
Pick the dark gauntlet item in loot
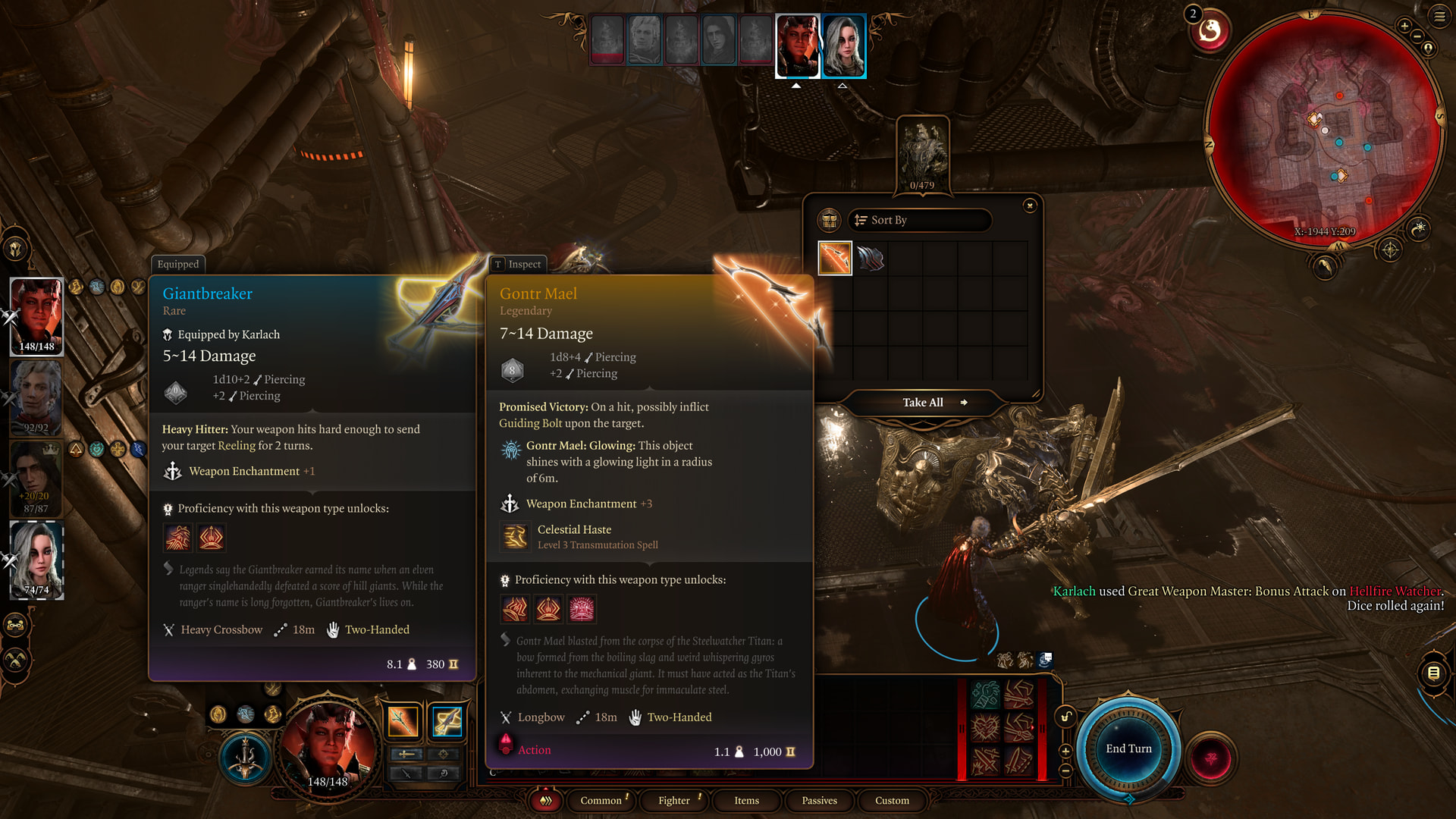coord(871,259)
